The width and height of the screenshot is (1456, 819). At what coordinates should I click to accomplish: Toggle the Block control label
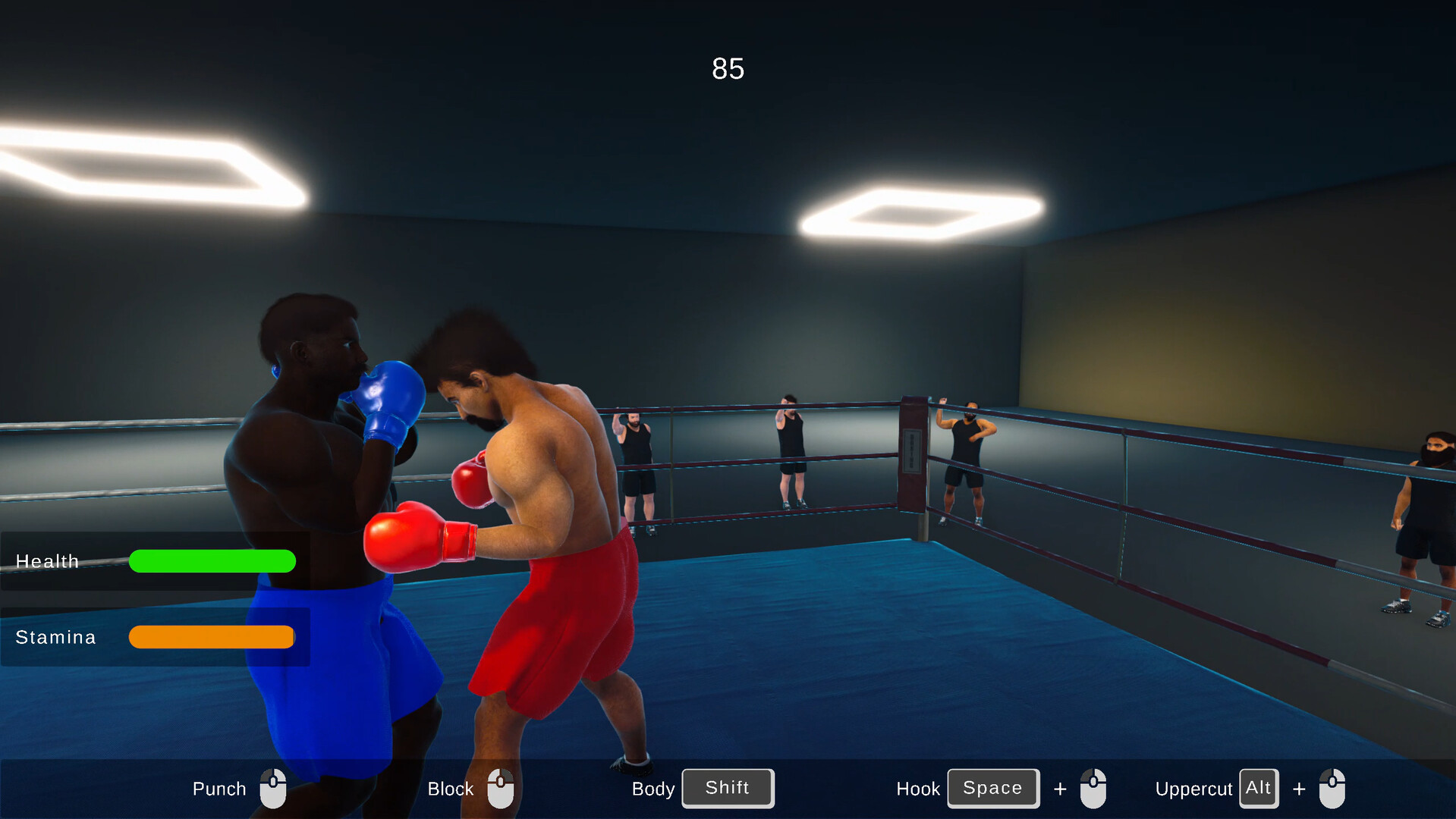[450, 789]
